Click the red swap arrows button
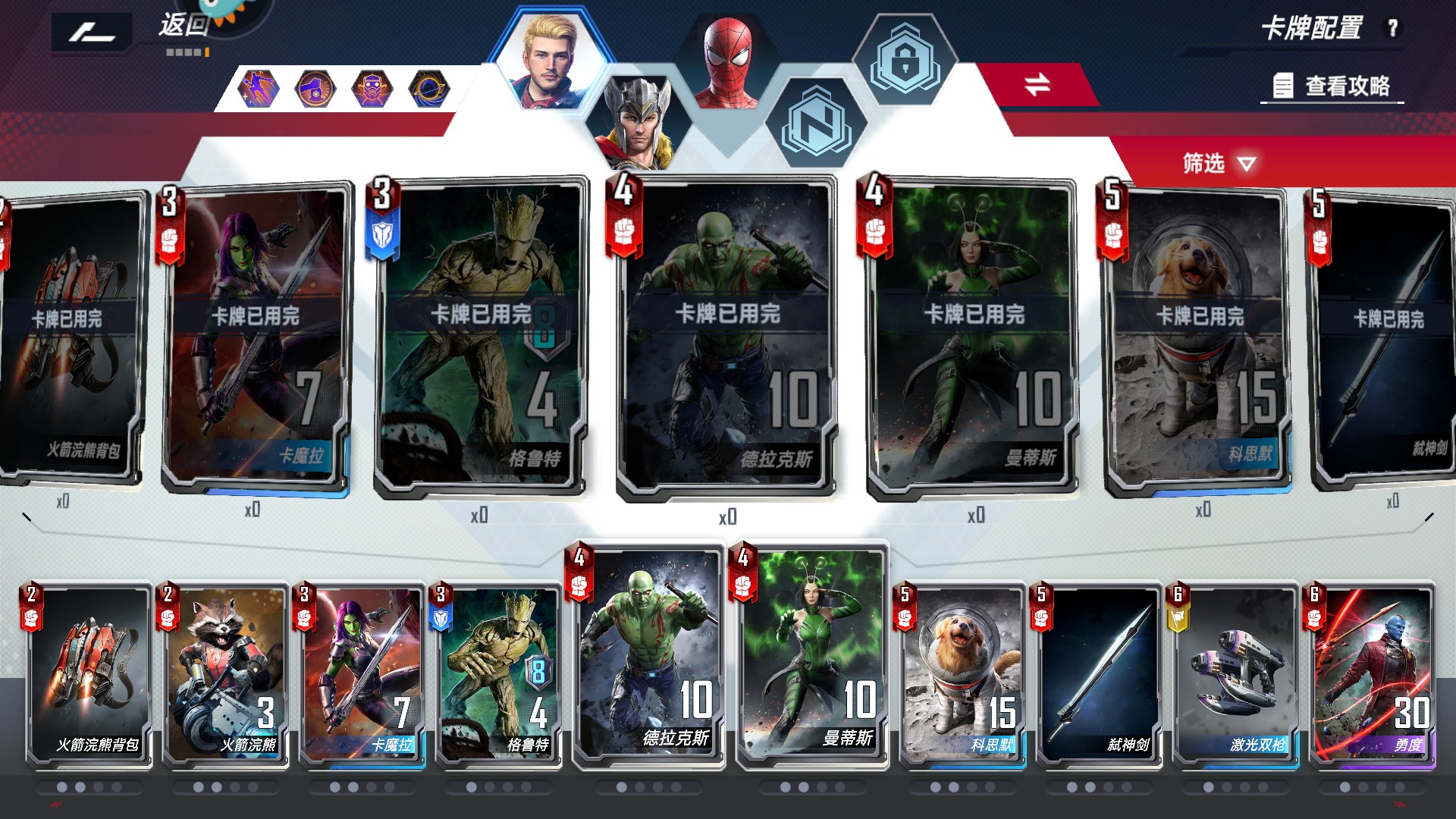This screenshot has height=819, width=1456. [x=1037, y=84]
